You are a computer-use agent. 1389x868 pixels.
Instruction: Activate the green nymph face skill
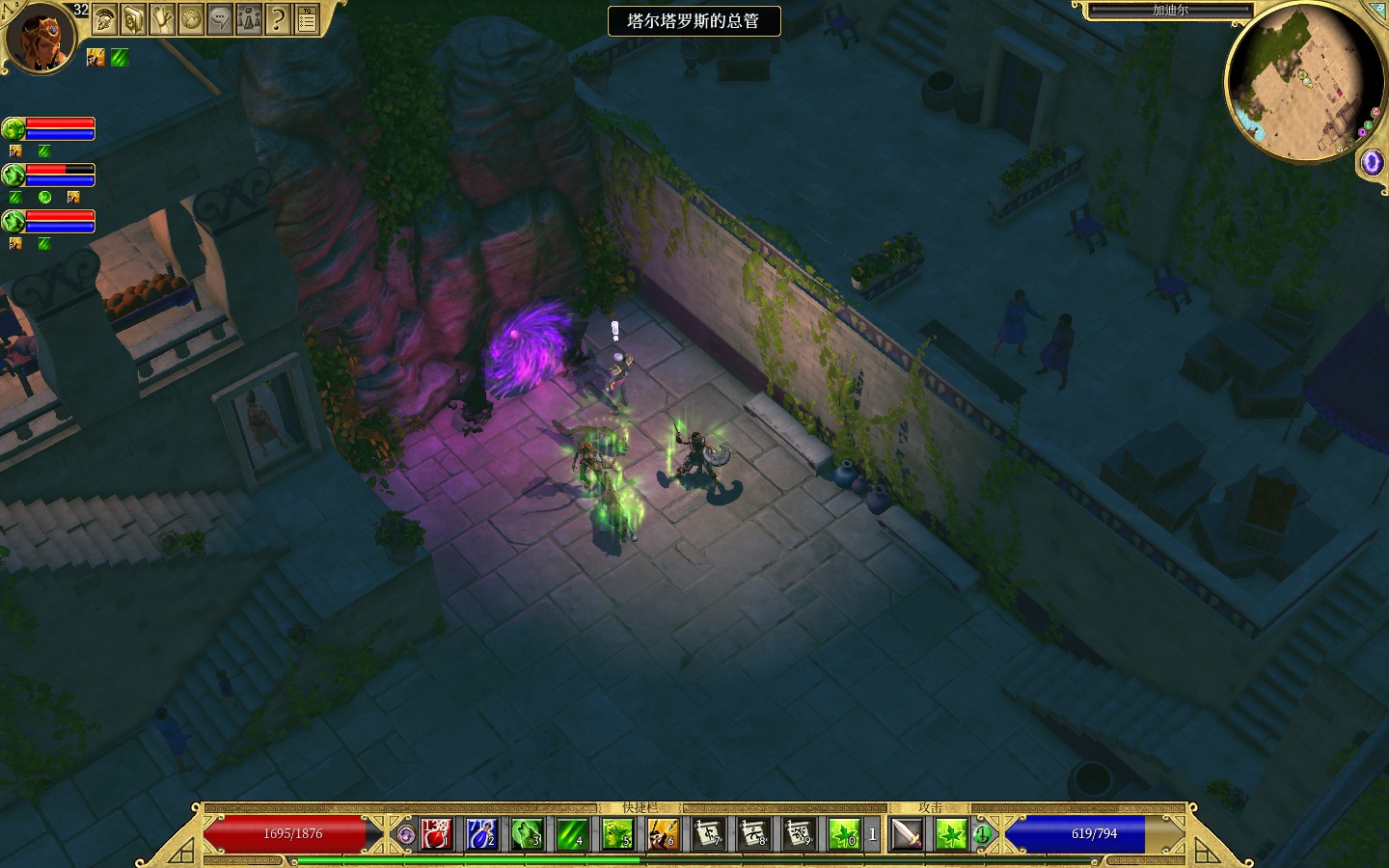(x=617, y=834)
